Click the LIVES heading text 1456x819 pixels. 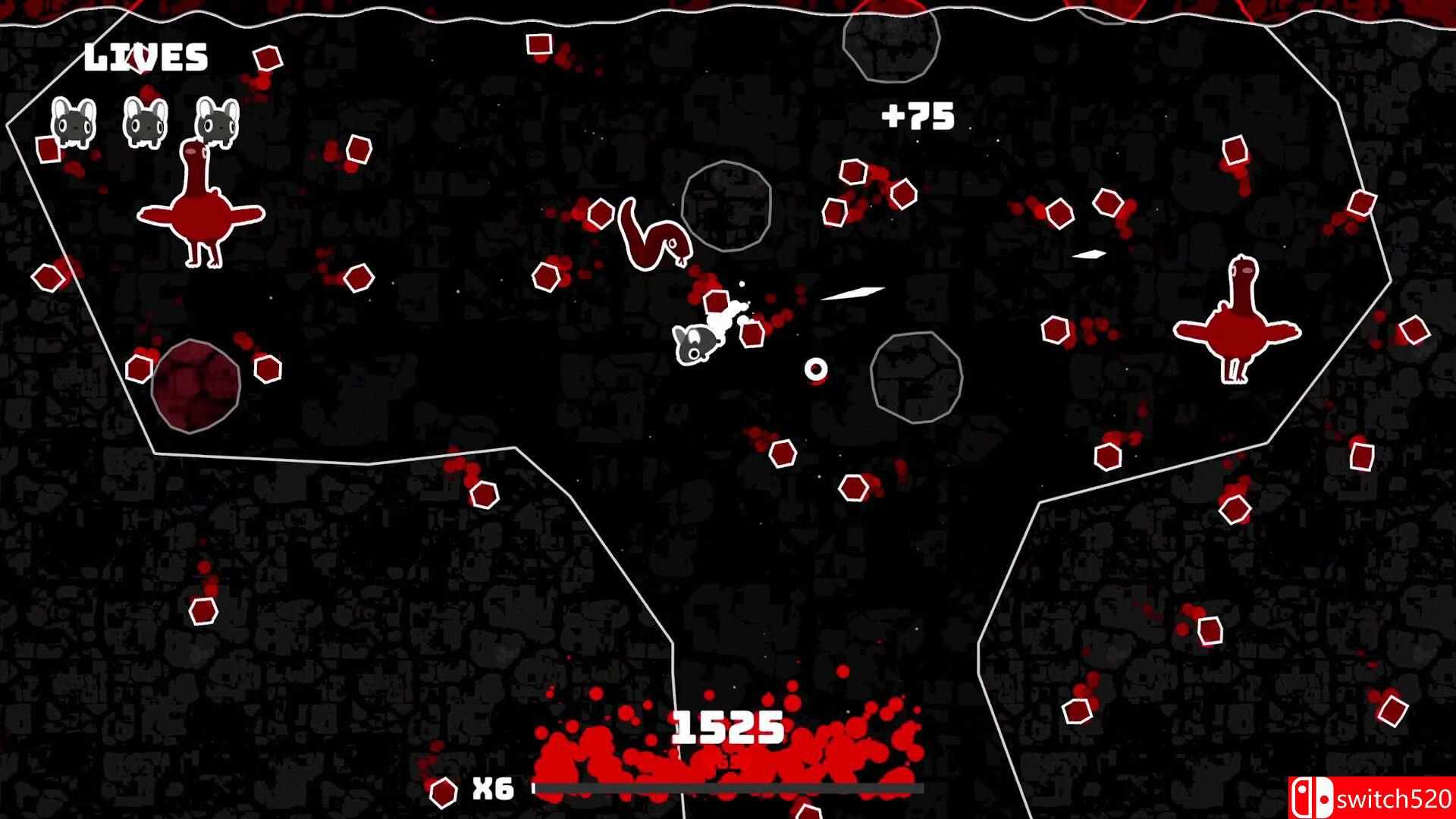pyautogui.click(x=146, y=55)
